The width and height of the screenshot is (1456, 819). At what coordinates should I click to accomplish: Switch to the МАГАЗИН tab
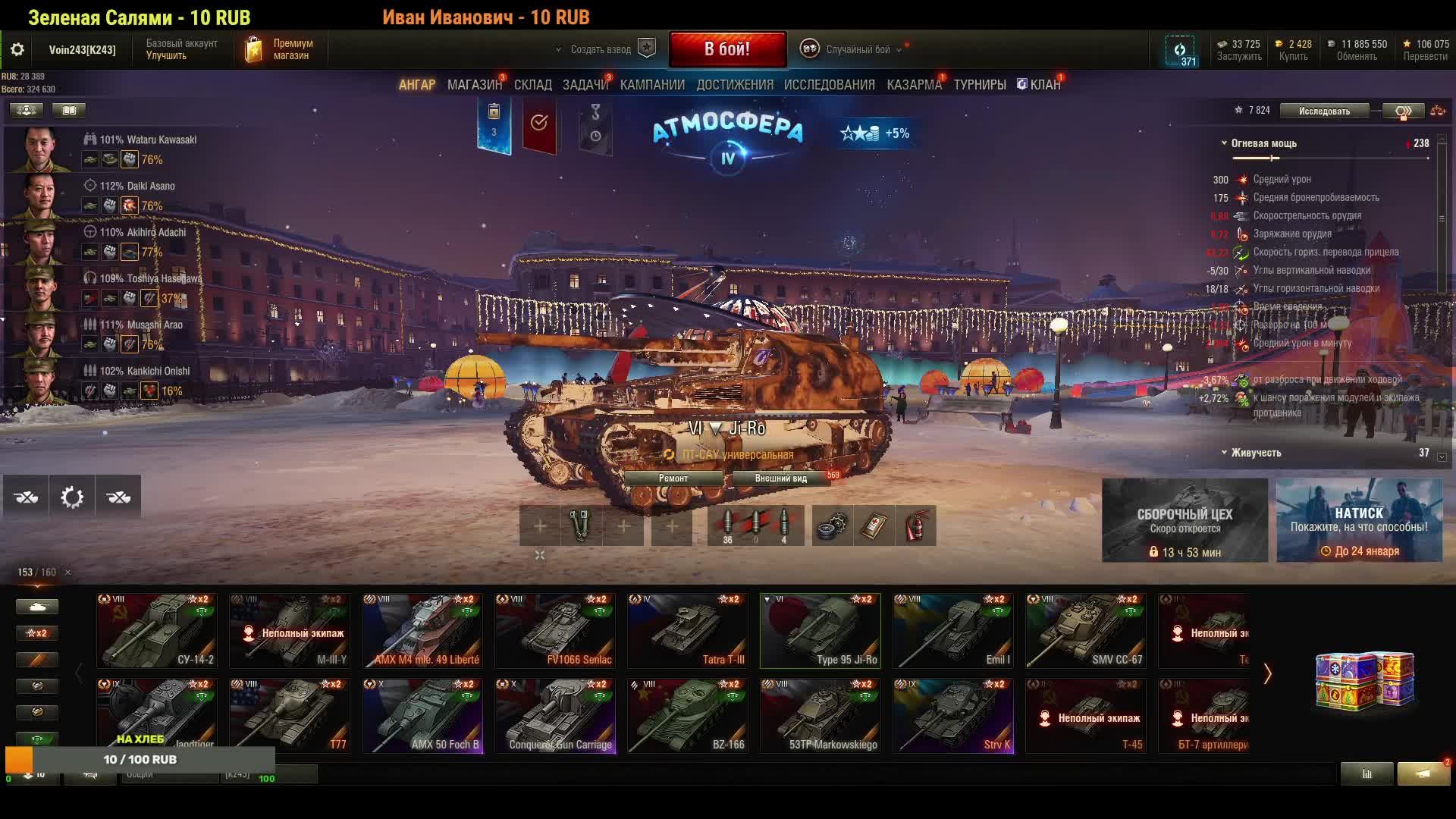474,85
